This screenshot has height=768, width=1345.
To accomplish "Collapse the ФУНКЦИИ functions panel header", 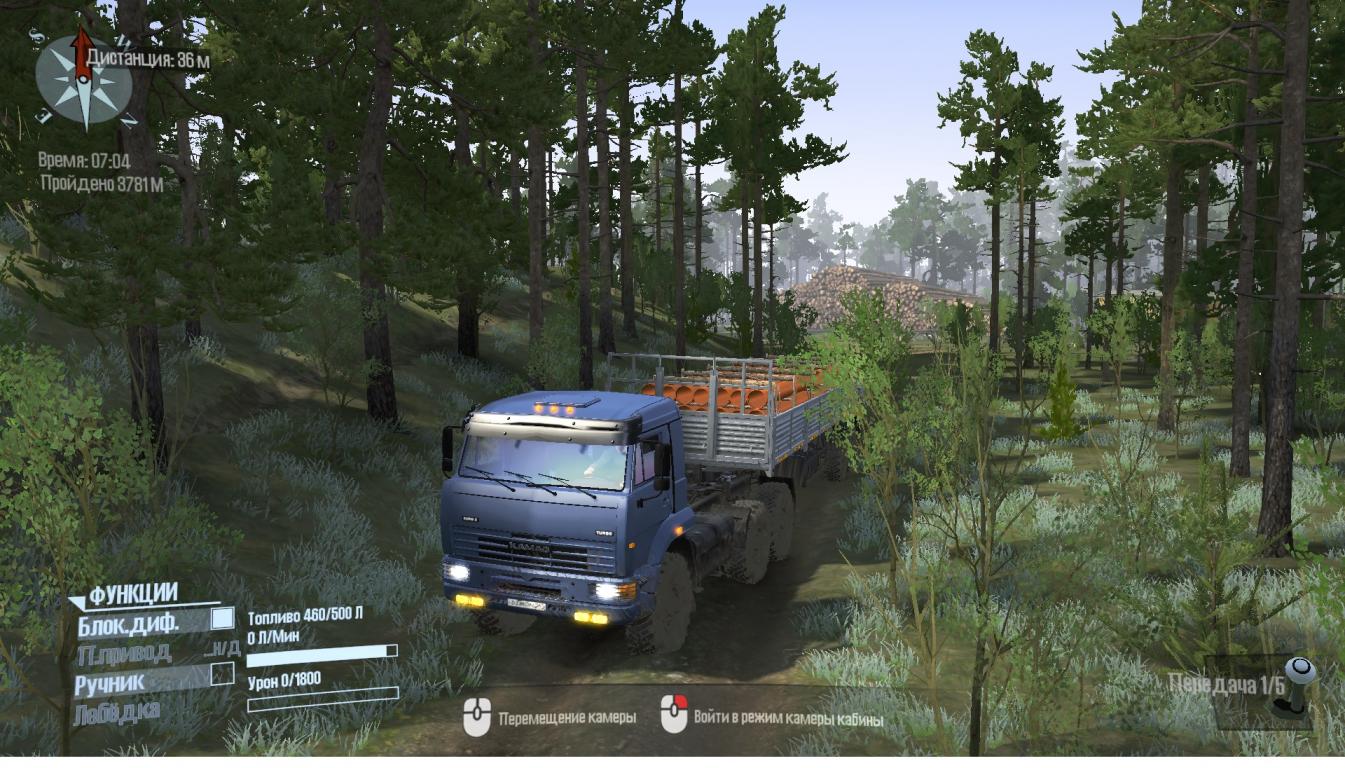I will 132,594.
